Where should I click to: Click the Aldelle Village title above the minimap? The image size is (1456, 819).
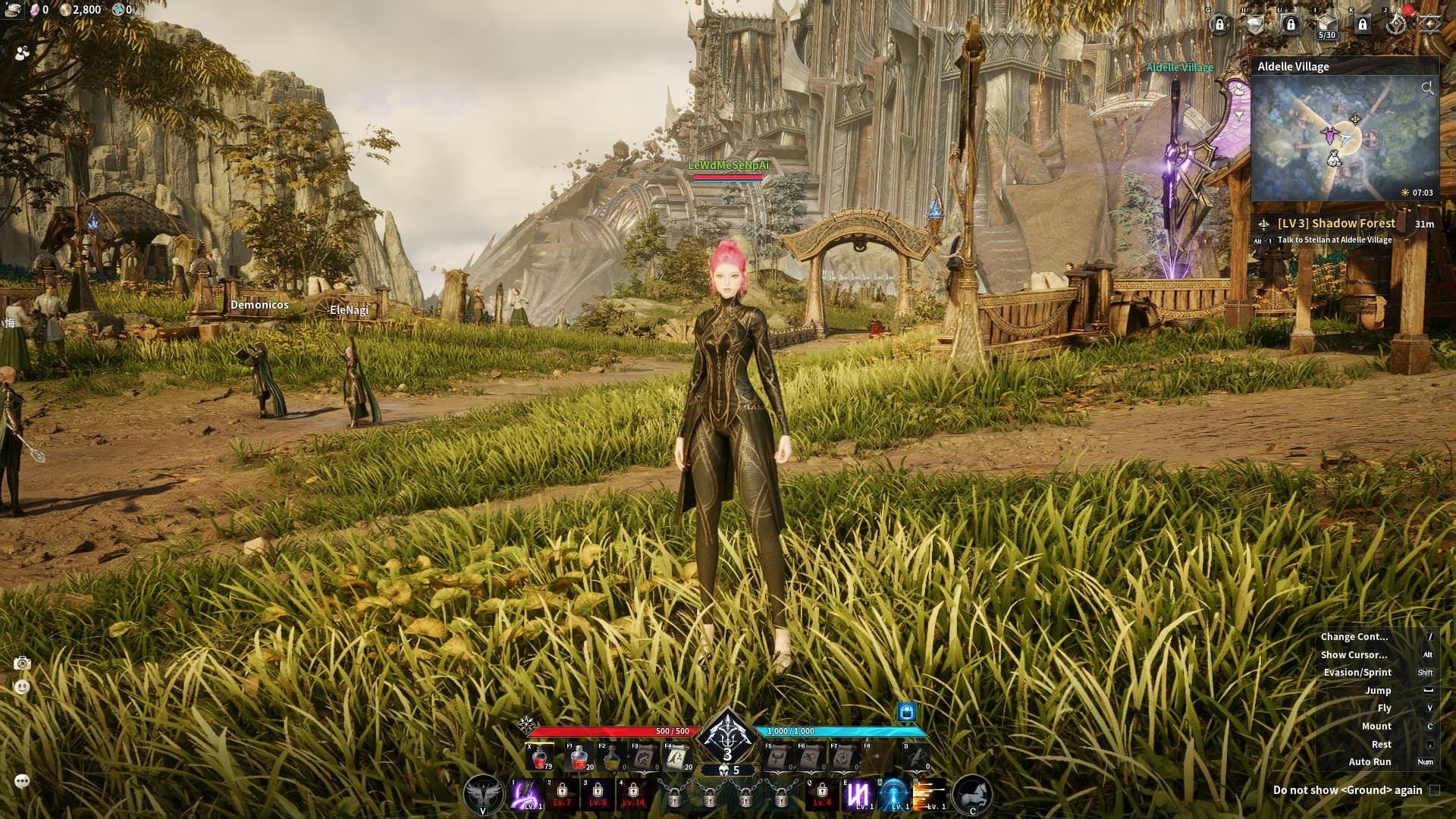point(1293,67)
